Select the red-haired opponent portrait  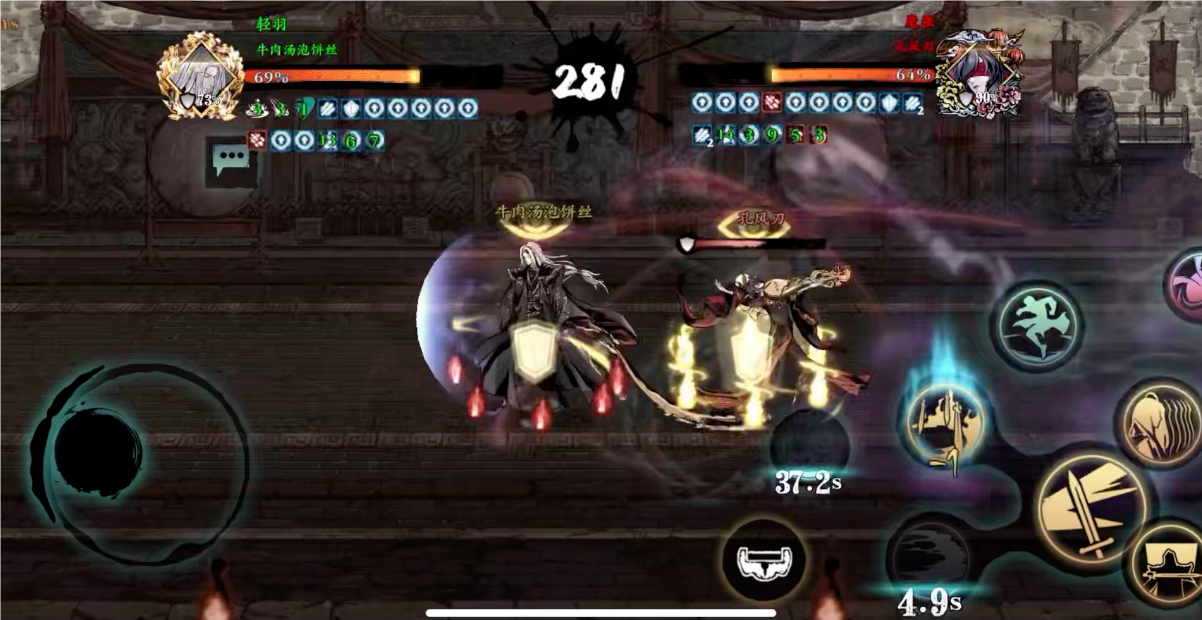coord(978,74)
